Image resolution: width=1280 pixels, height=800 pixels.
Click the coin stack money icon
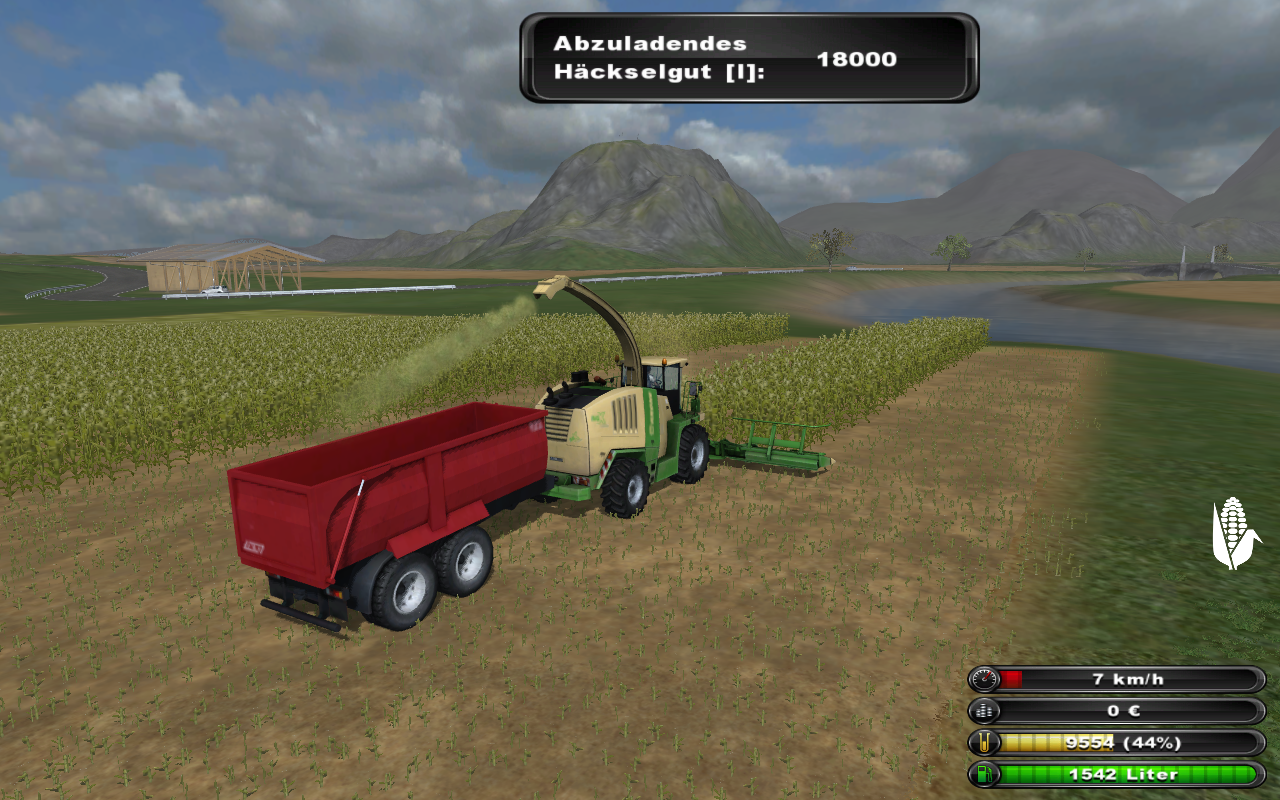[985, 712]
